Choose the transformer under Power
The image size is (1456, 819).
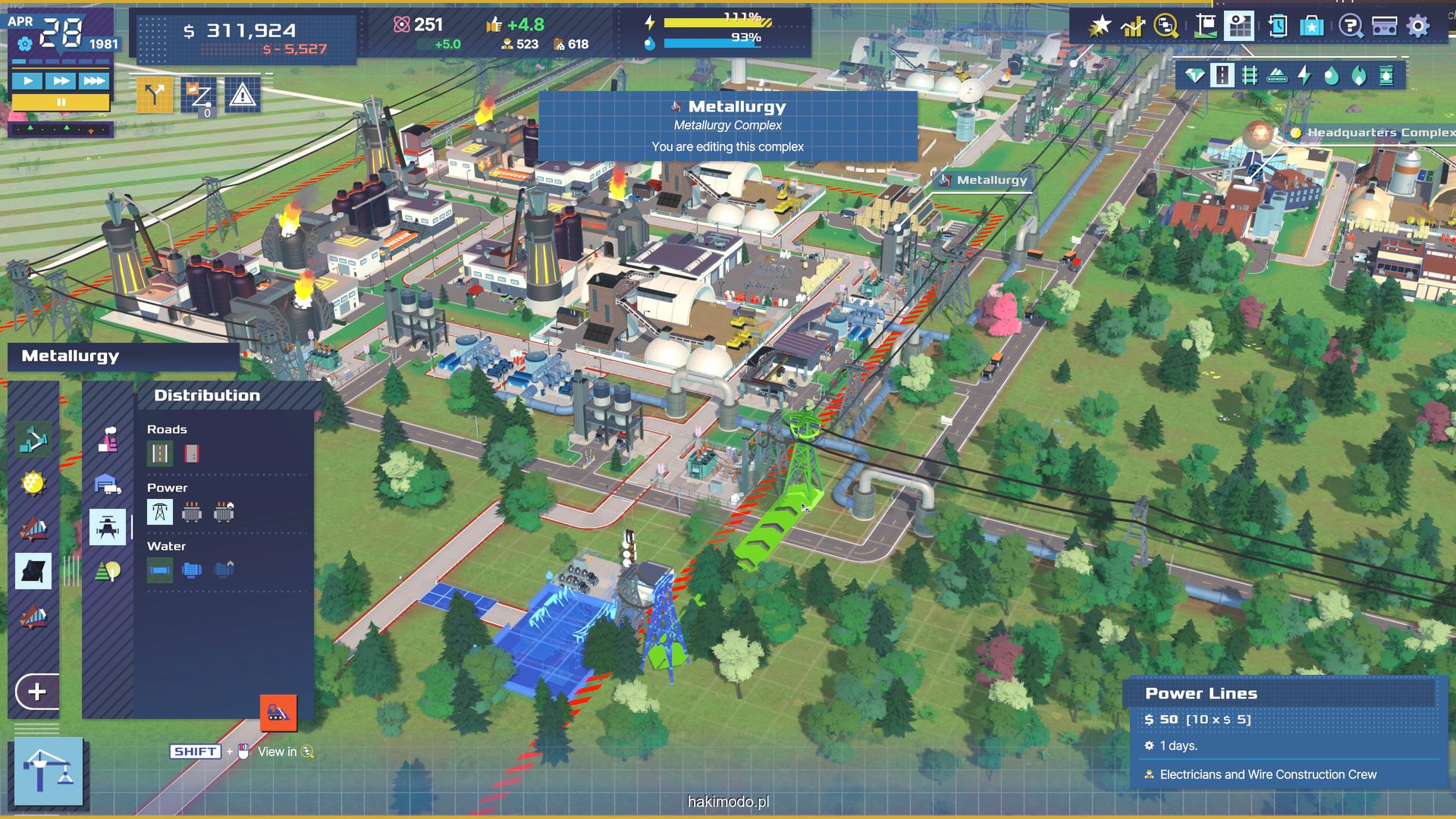pos(191,512)
